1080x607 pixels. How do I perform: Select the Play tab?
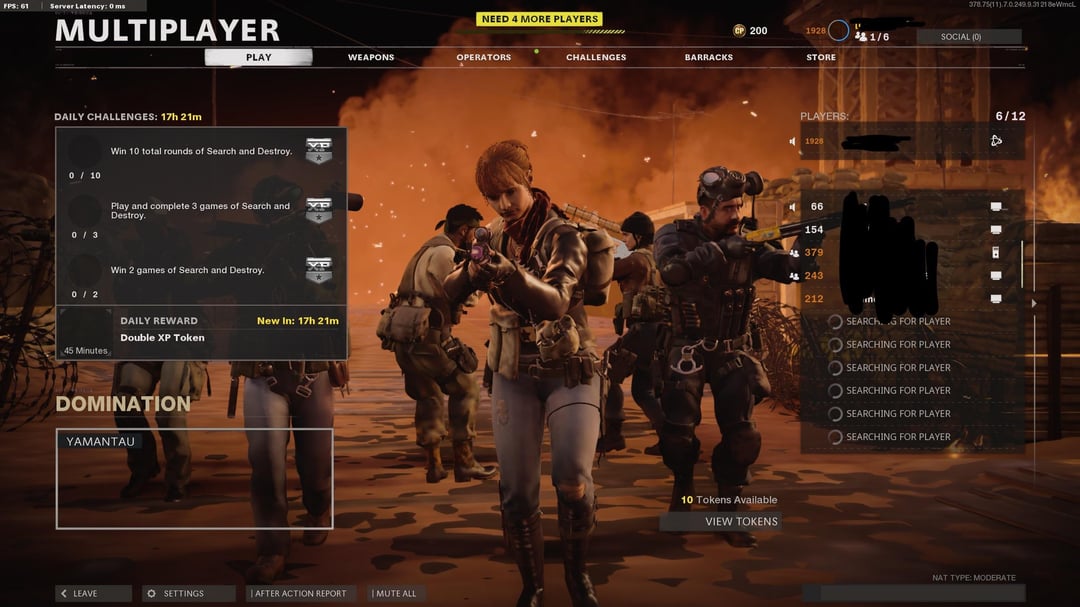click(x=258, y=57)
